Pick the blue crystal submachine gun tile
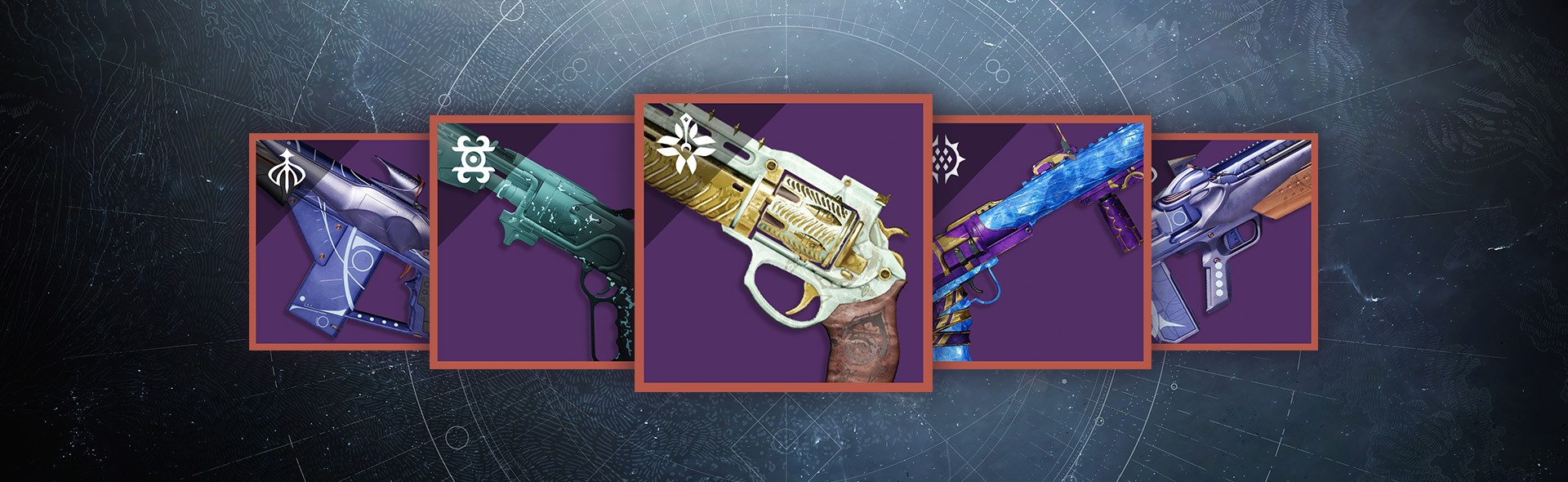The image size is (1568, 482). 1040,243
